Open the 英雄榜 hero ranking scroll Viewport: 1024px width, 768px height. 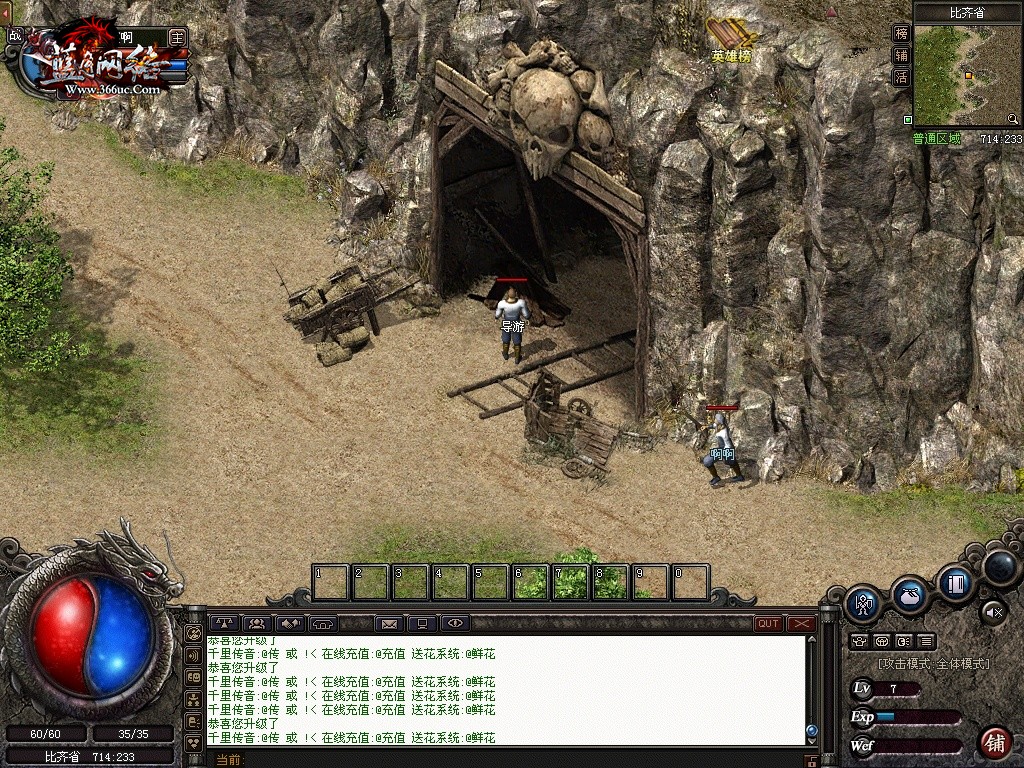731,42
